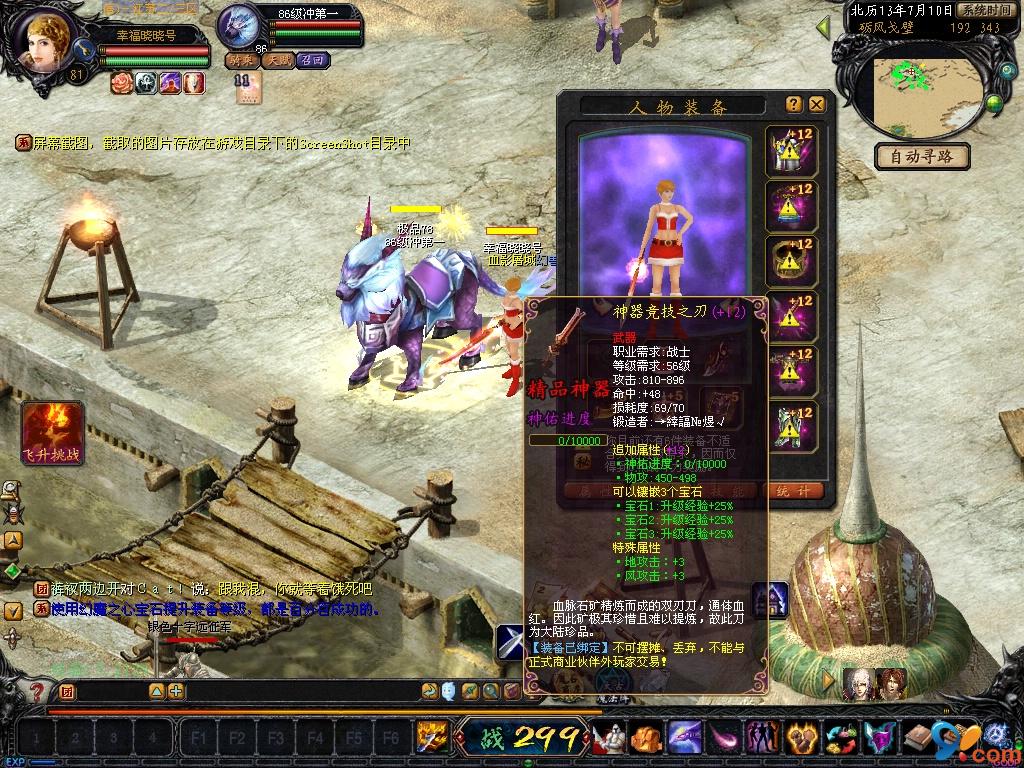Click the 自动寻路 auto-pathfinding button
The height and width of the screenshot is (768, 1024).
click(922, 156)
